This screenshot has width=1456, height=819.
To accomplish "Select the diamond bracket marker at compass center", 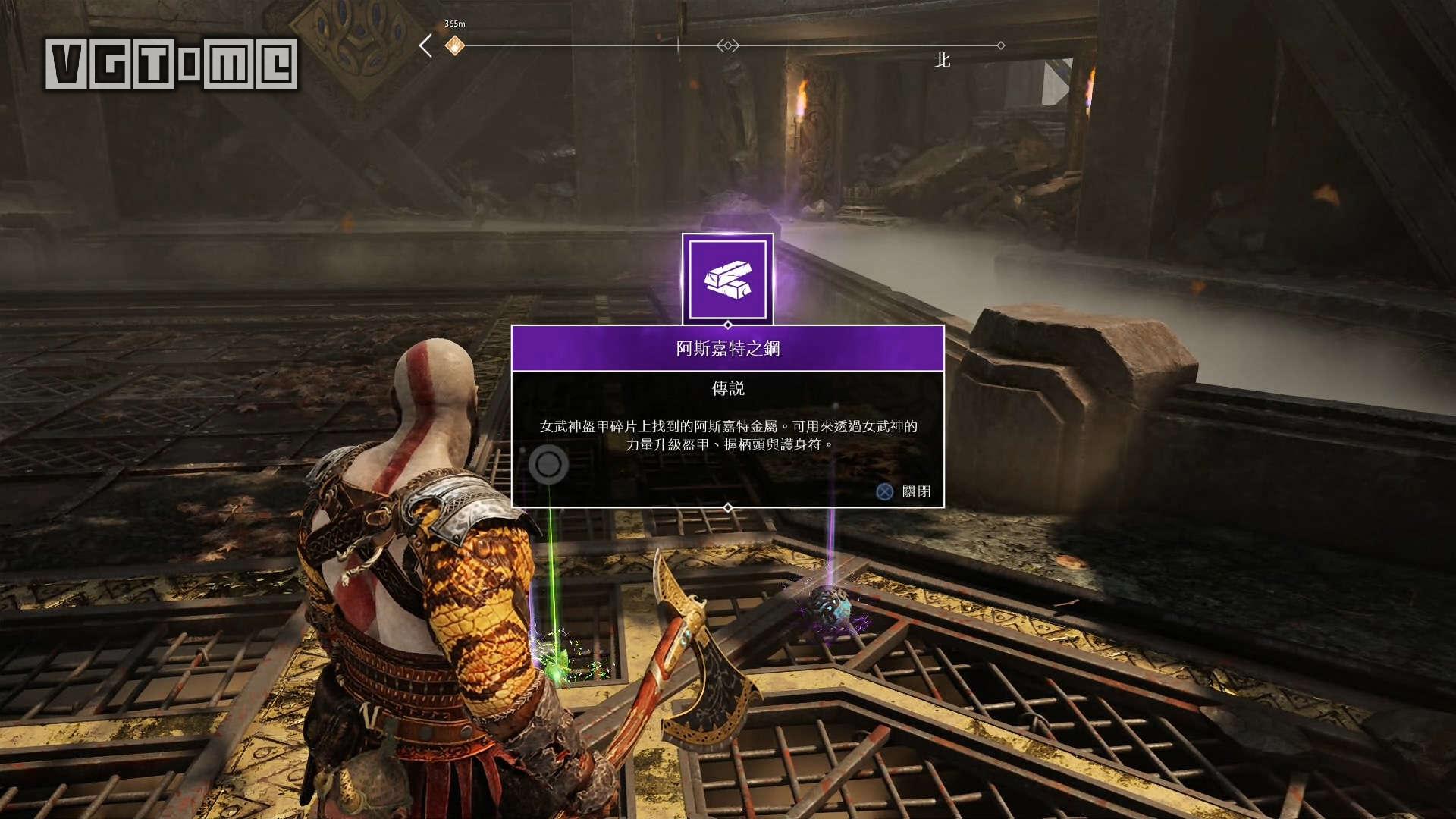I will click(x=727, y=45).
